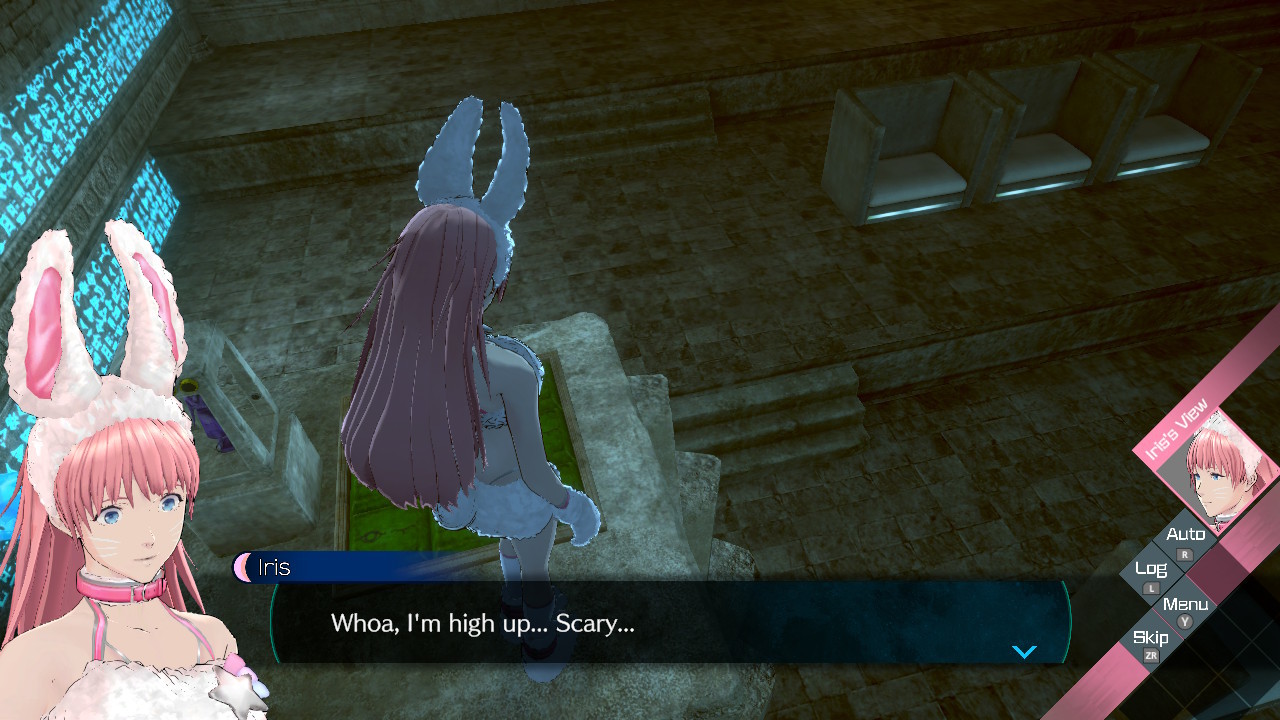Click the blue down arrow in the dialogue box

[x=1023, y=651]
